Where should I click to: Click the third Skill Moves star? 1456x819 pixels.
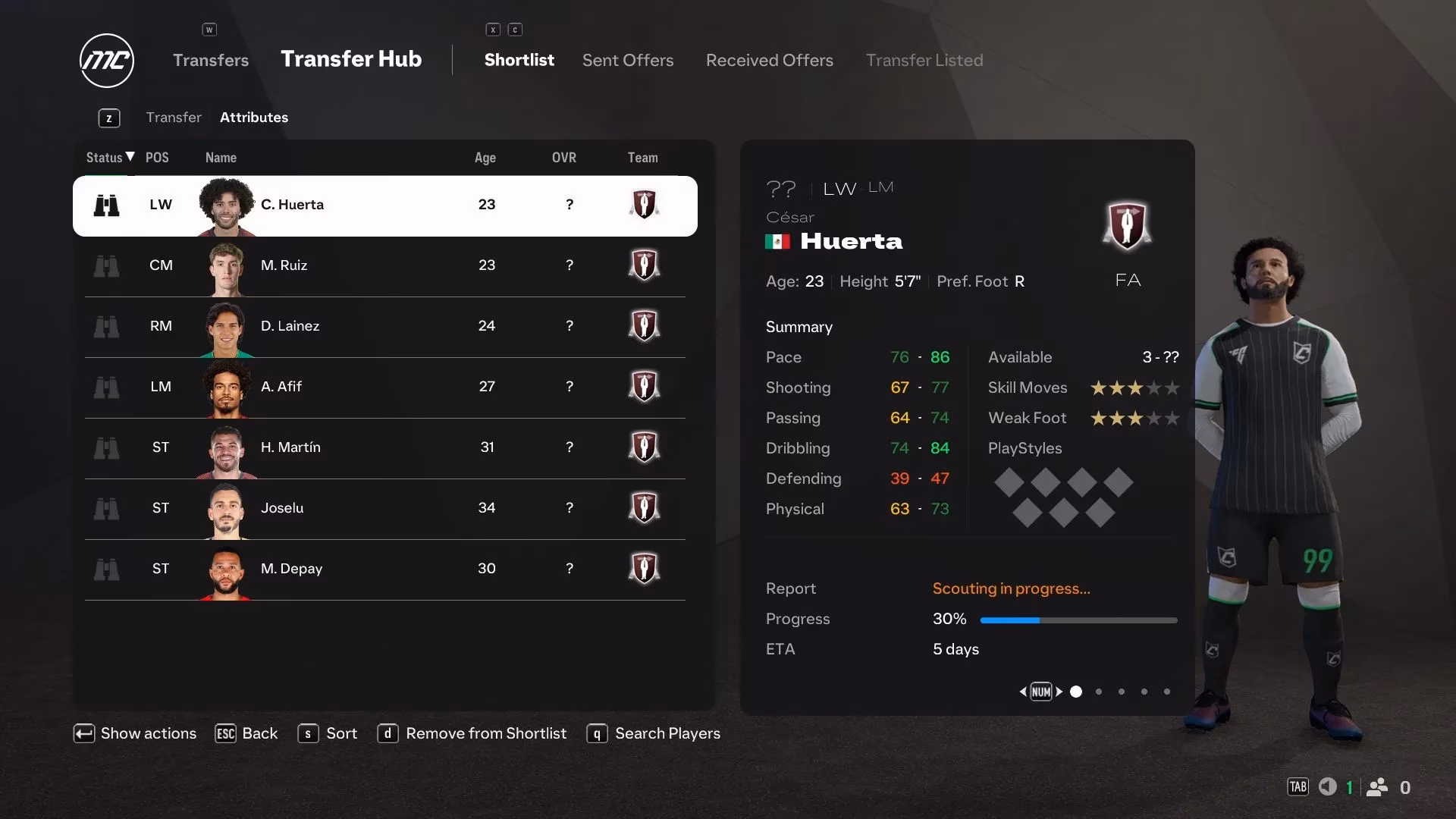click(1134, 388)
